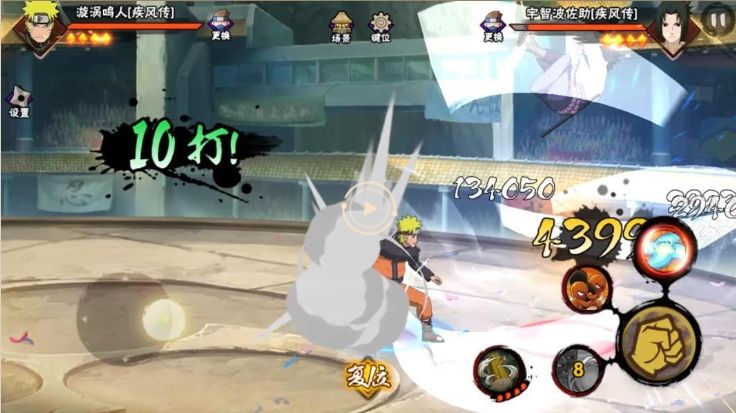This screenshot has height=413, width=736.
Task: Click 更换 beside Naruto's name bar
Action: point(221,27)
